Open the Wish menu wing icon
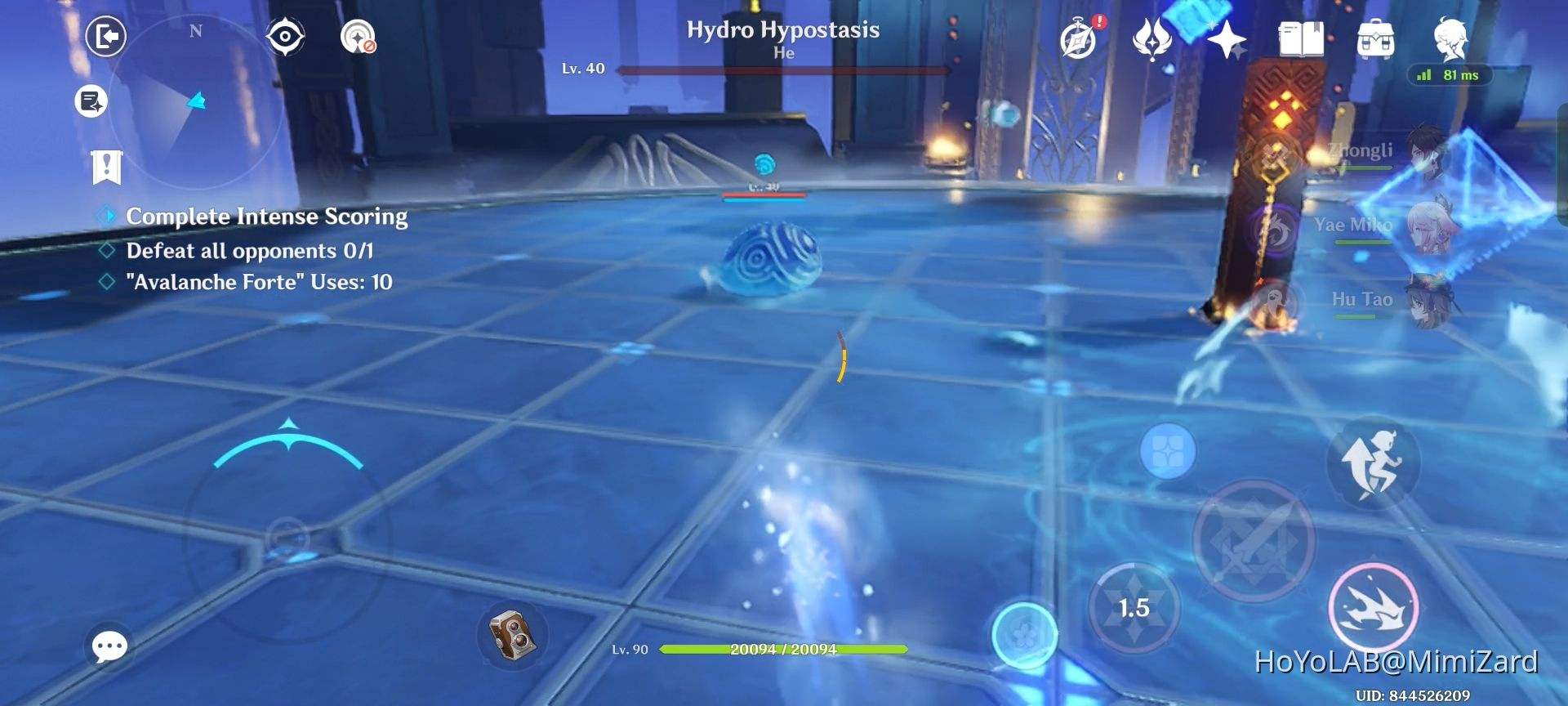 tap(1151, 38)
